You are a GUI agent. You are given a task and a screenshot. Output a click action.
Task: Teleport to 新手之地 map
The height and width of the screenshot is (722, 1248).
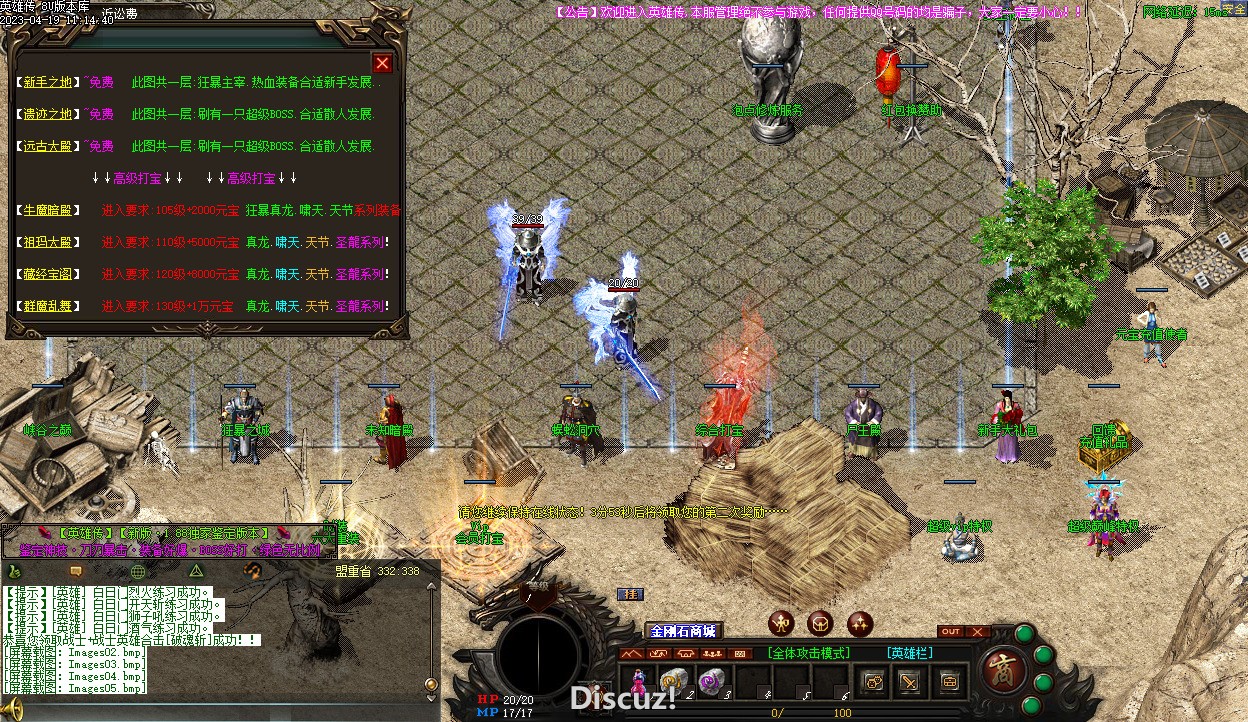click(48, 83)
